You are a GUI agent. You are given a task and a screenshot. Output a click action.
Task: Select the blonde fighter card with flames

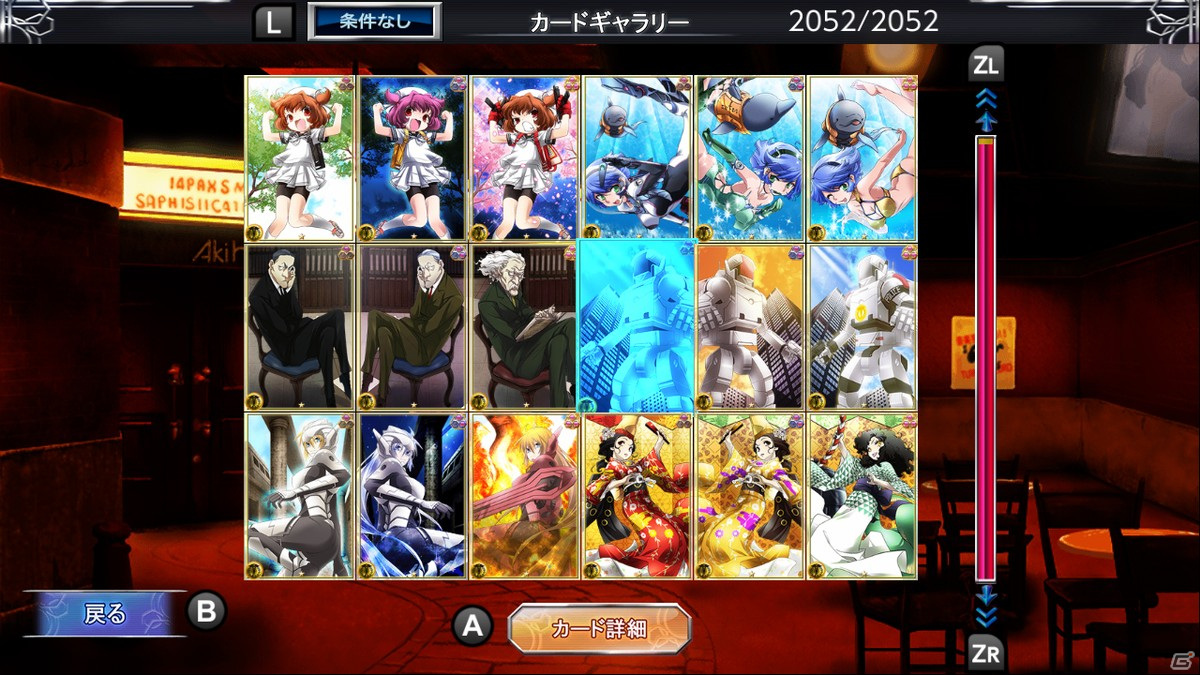(525, 496)
